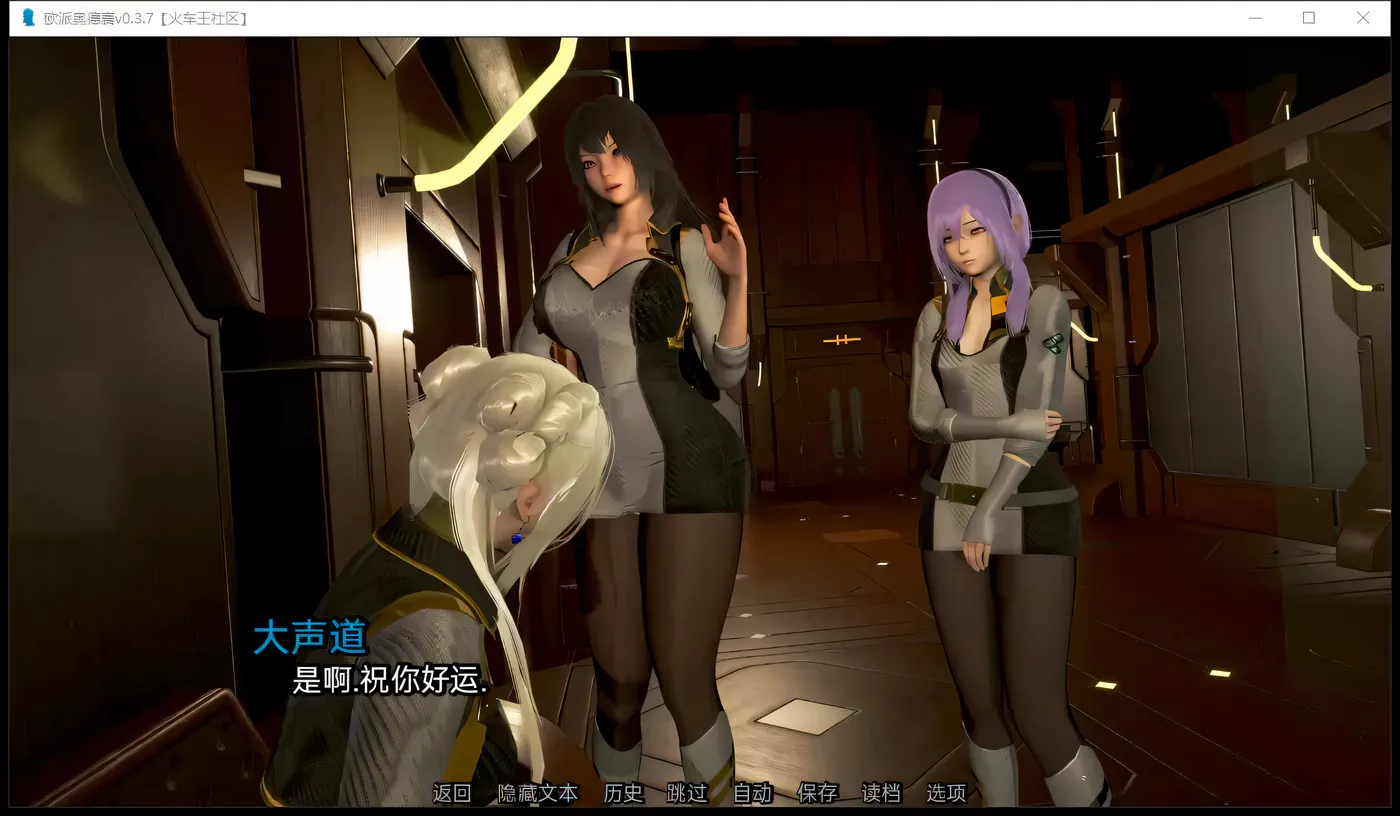Click speaker name 大声道 above the dialogue

coord(310,637)
